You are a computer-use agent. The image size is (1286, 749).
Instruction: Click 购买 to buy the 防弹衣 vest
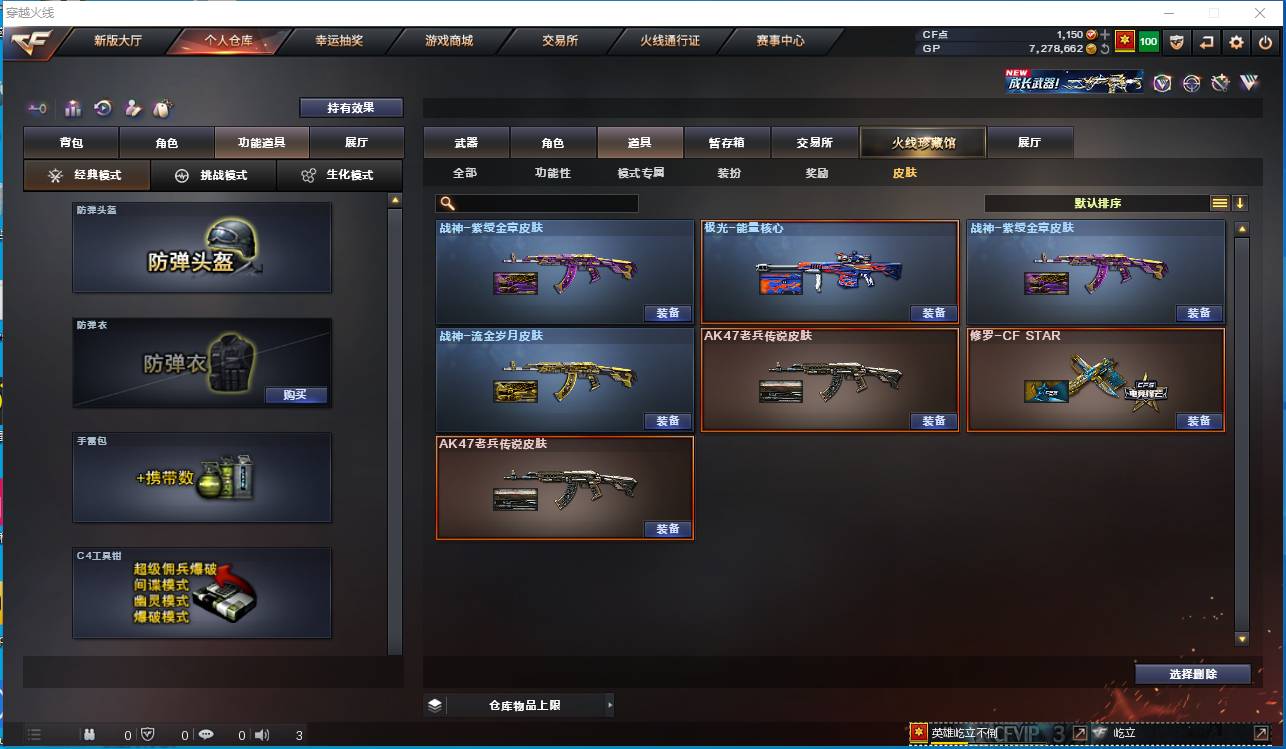point(296,395)
